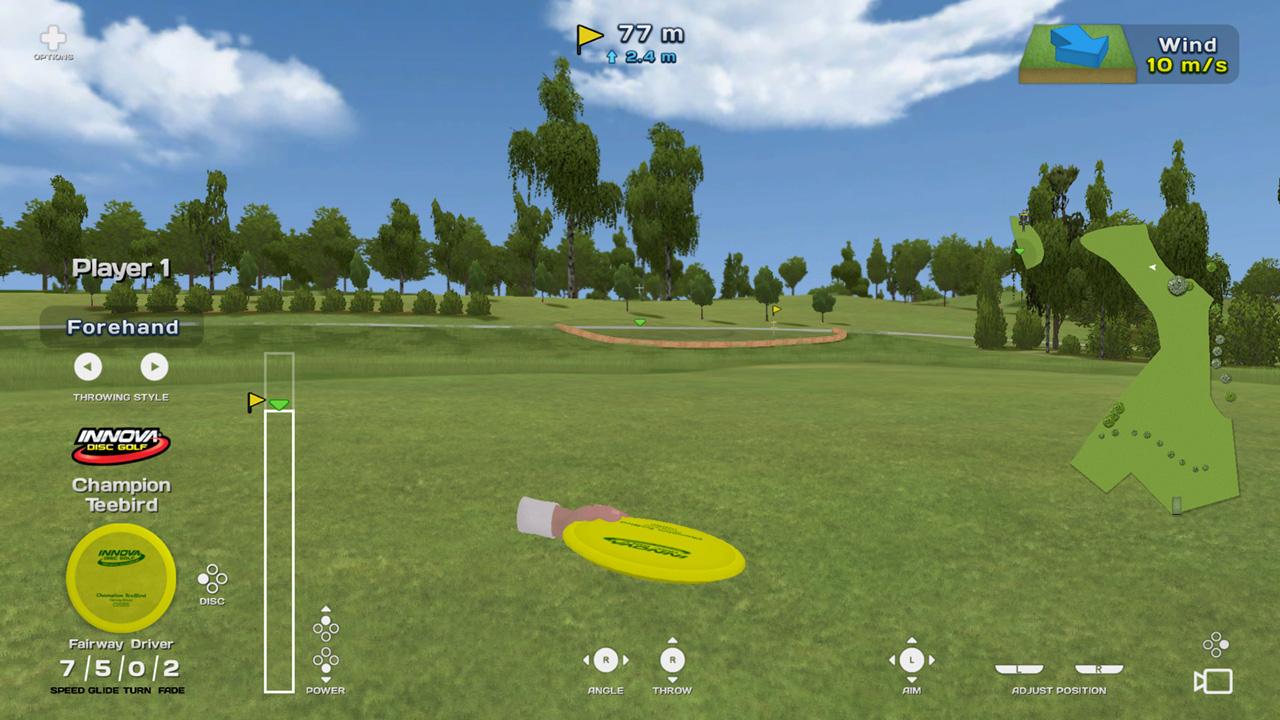Viewport: 1280px width, 720px height.
Task: Open the disc-change dots icon bottom right
Action: coord(1215,643)
